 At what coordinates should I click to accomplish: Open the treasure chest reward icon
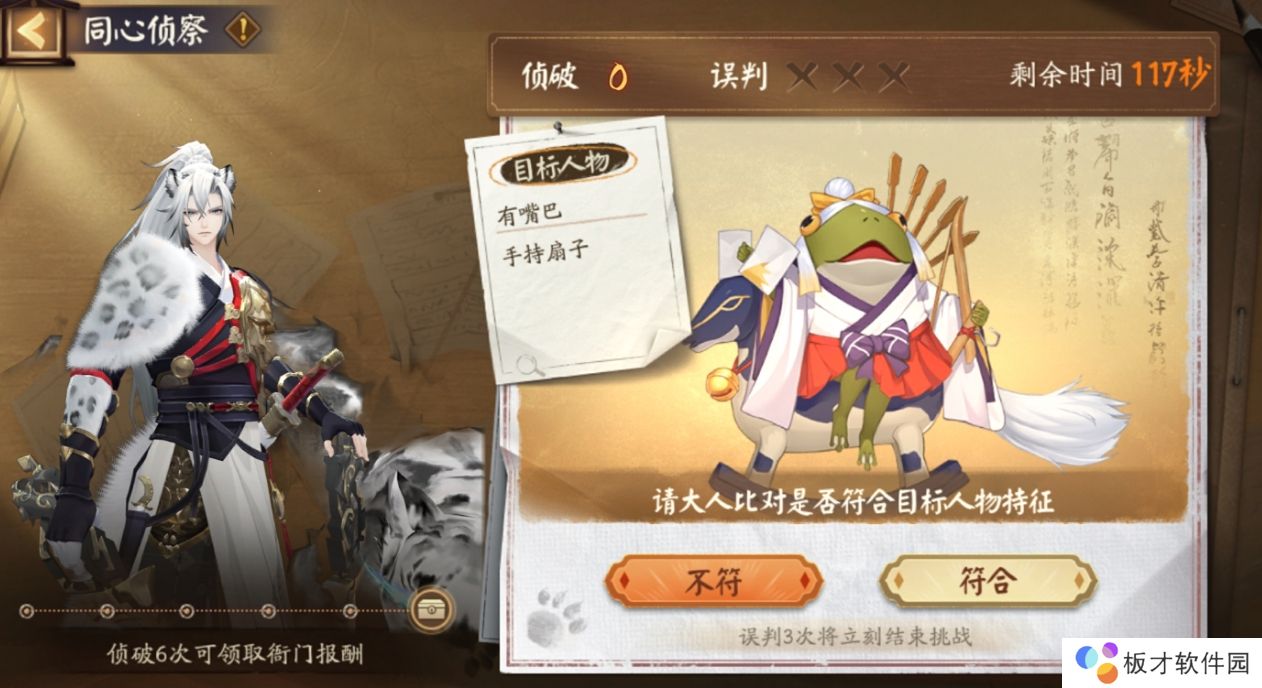tap(431, 608)
